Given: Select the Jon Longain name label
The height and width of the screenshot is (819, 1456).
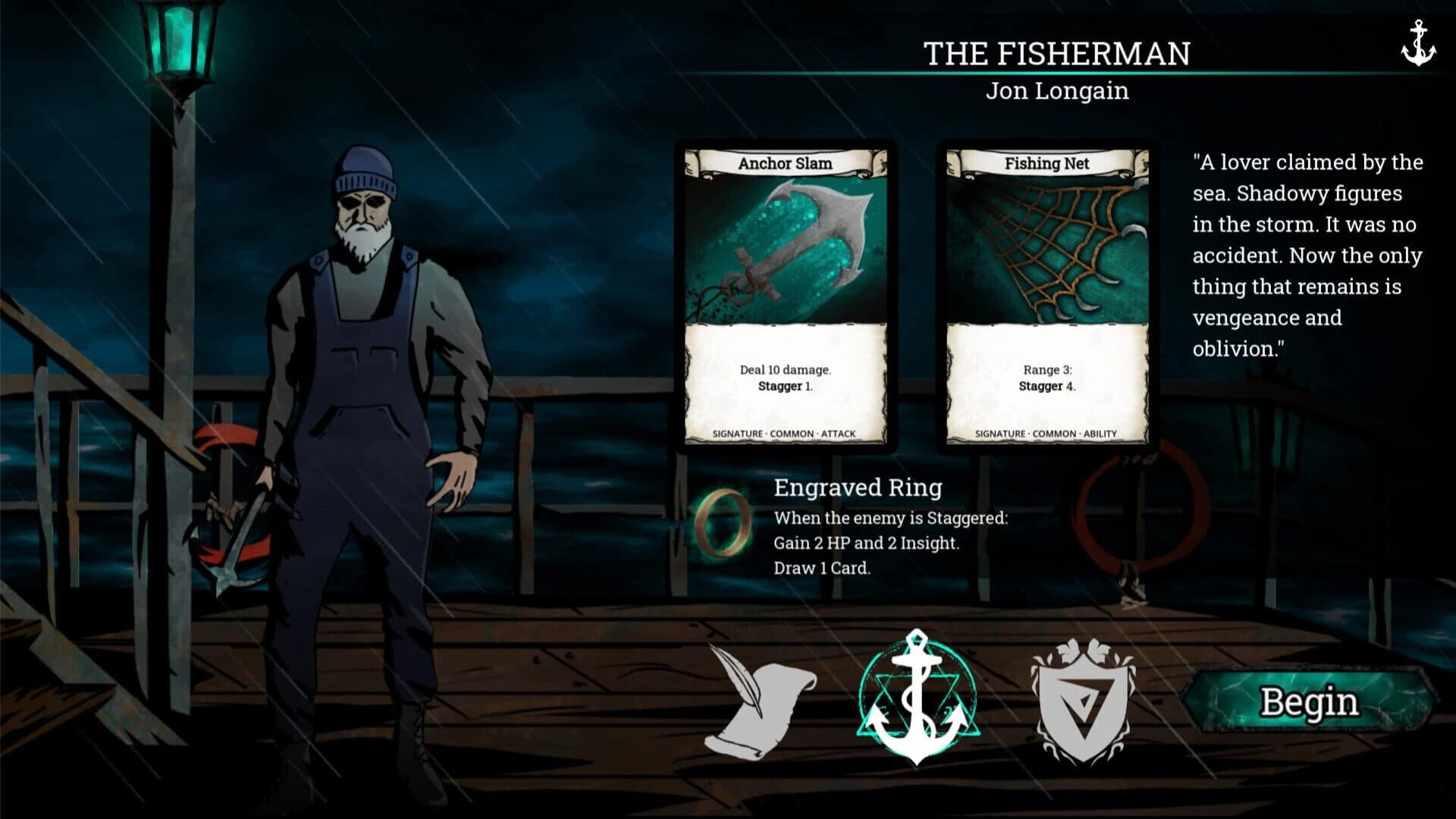Looking at the screenshot, I should point(1056,91).
